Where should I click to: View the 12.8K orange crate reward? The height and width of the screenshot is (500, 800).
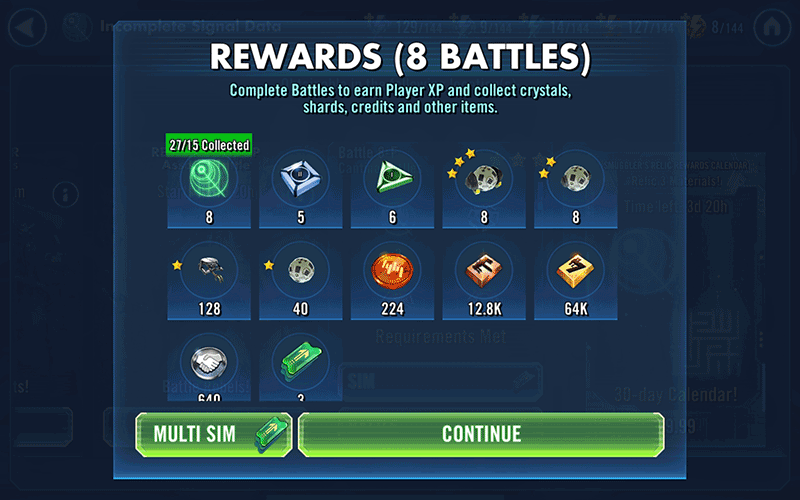[484, 269]
